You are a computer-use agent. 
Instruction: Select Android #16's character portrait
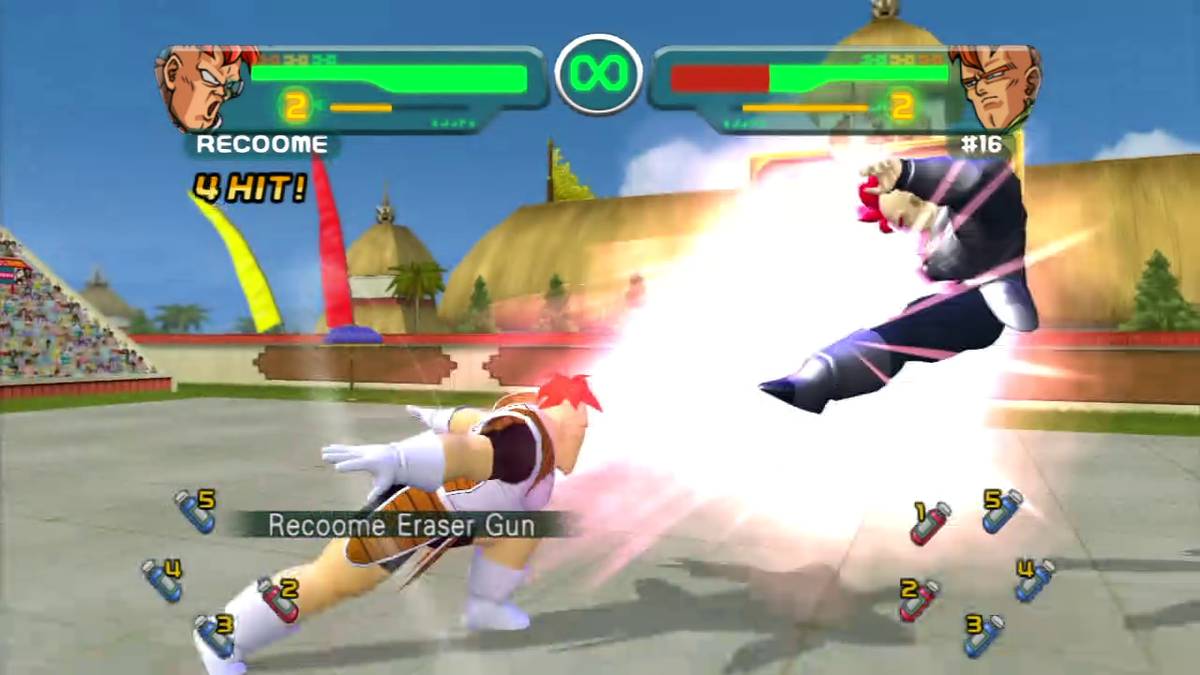994,88
